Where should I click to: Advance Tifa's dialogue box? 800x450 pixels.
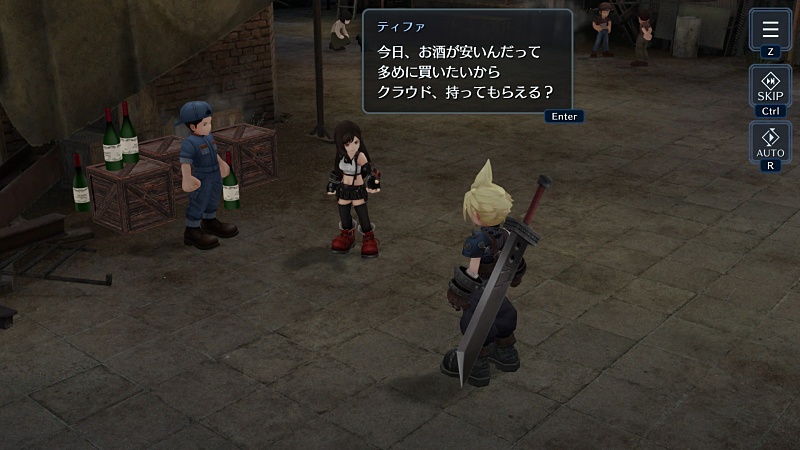pos(467,63)
